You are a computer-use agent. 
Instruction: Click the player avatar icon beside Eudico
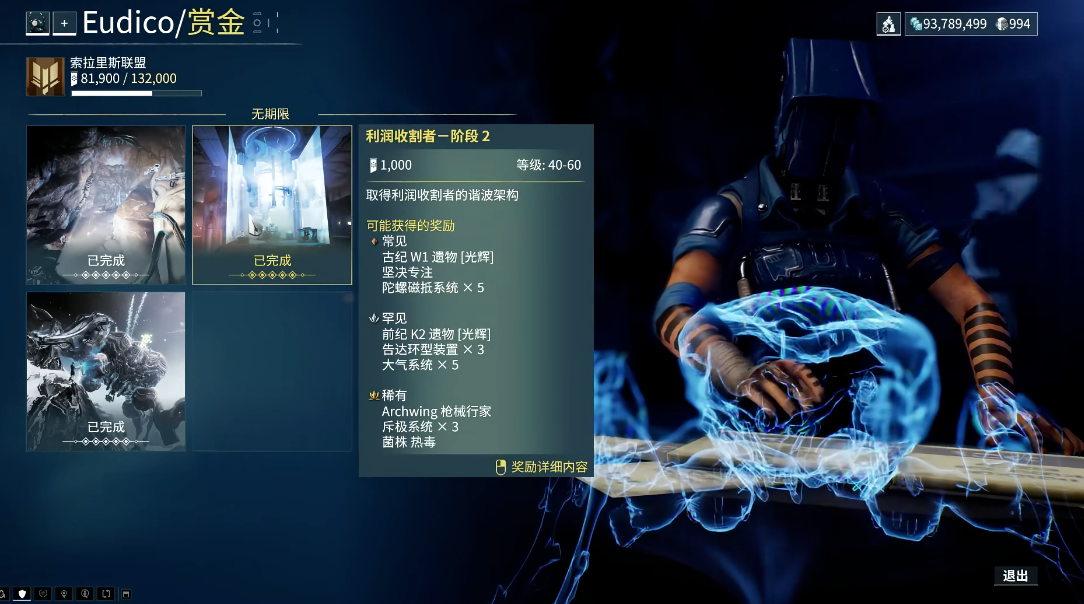(38, 23)
